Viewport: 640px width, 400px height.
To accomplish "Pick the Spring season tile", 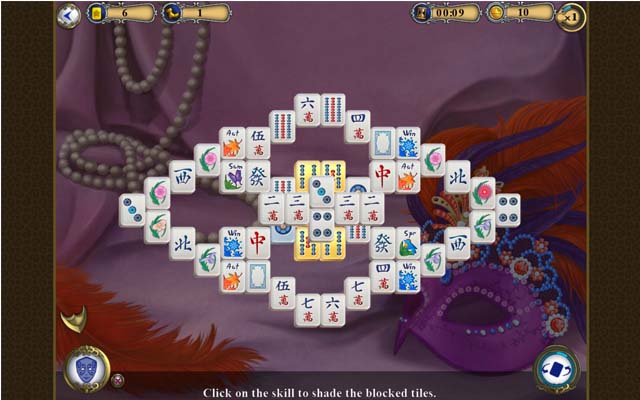I will 408,242.
